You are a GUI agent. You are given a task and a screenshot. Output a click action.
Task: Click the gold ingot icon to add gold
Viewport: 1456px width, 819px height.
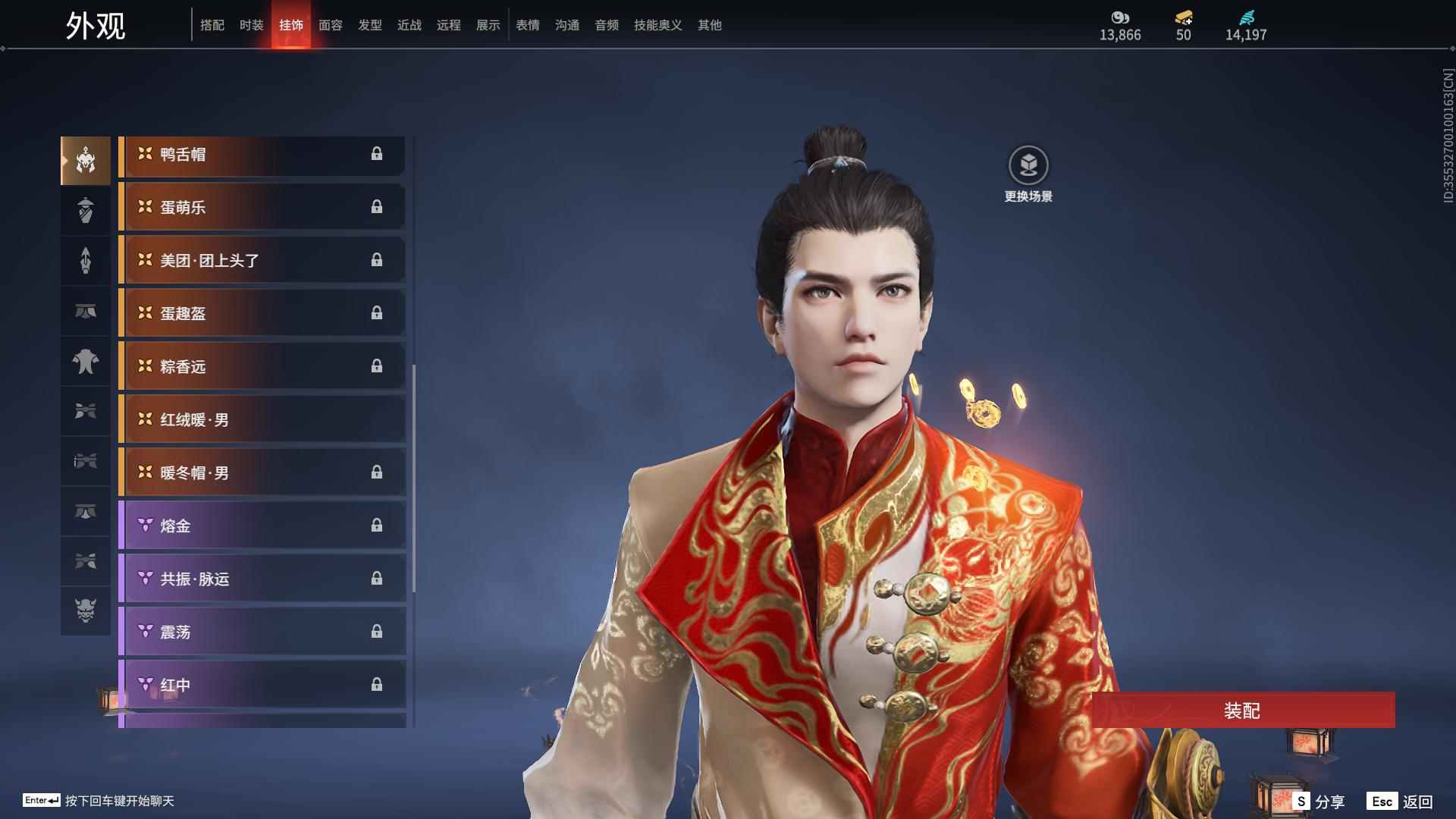click(x=1183, y=18)
